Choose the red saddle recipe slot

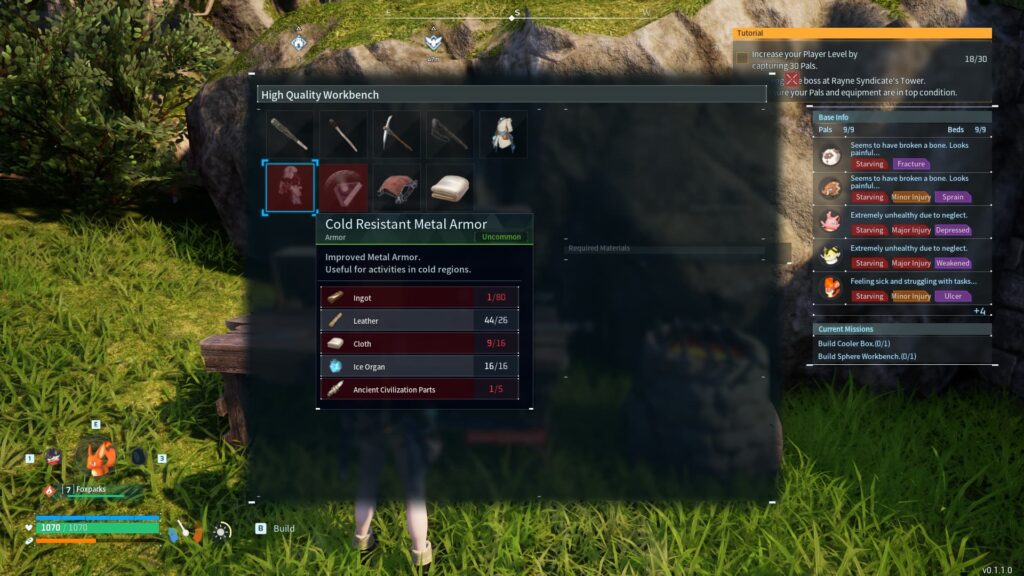tap(397, 187)
